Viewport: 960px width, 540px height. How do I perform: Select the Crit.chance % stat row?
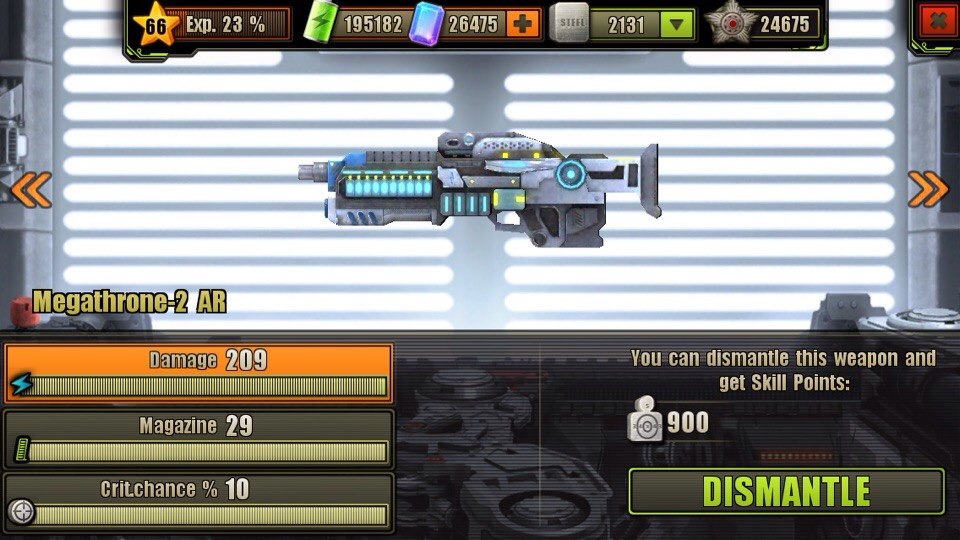pyautogui.click(x=198, y=502)
